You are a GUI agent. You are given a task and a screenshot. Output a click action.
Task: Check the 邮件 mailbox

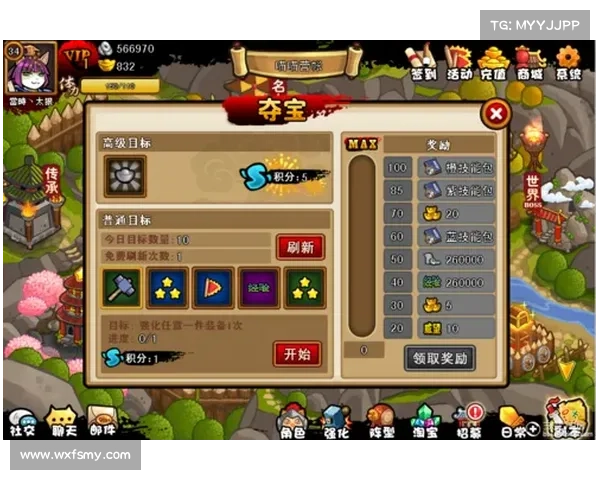[102, 422]
